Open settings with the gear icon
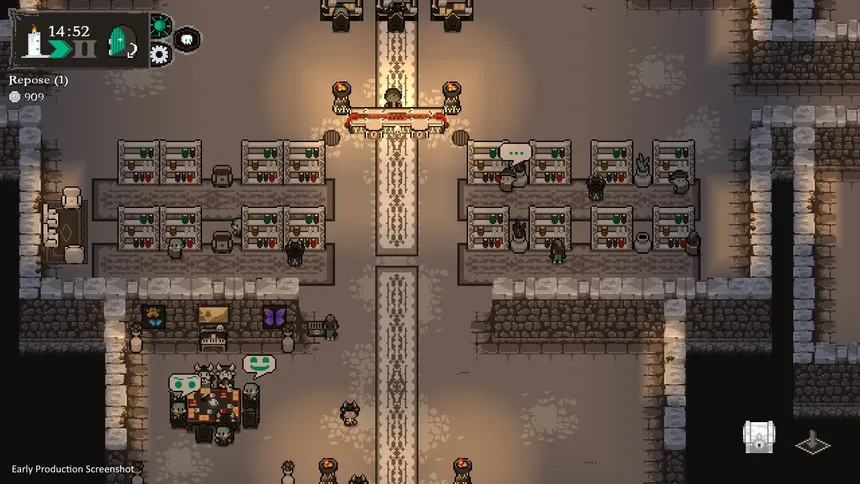 [x=160, y=54]
